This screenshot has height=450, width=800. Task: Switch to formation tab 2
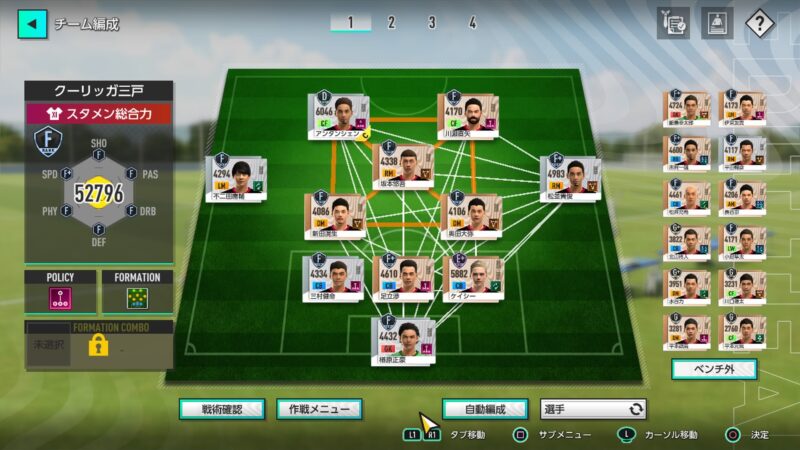pyautogui.click(x=391, y=22)
